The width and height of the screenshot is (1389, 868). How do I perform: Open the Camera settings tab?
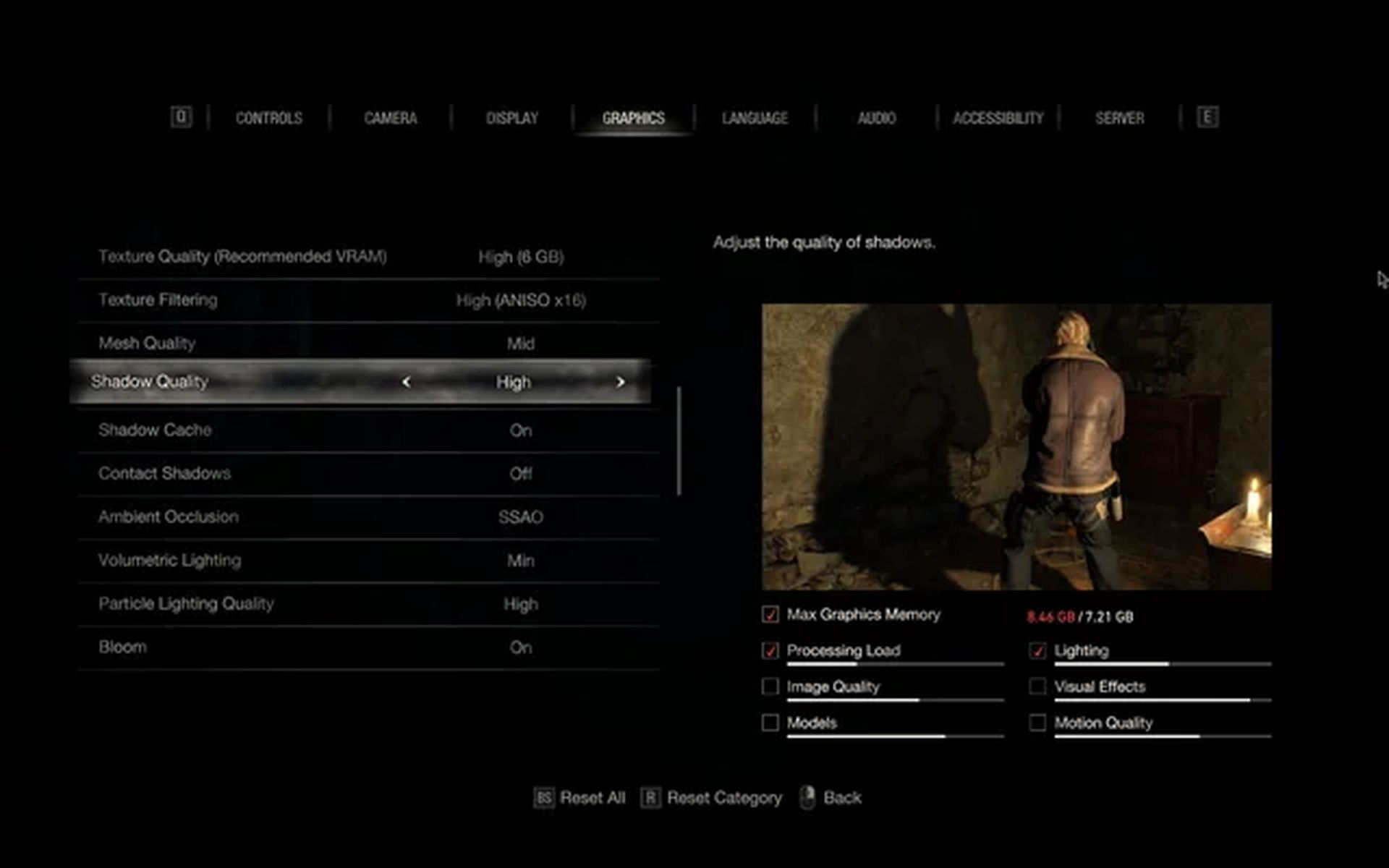(390, 118)
